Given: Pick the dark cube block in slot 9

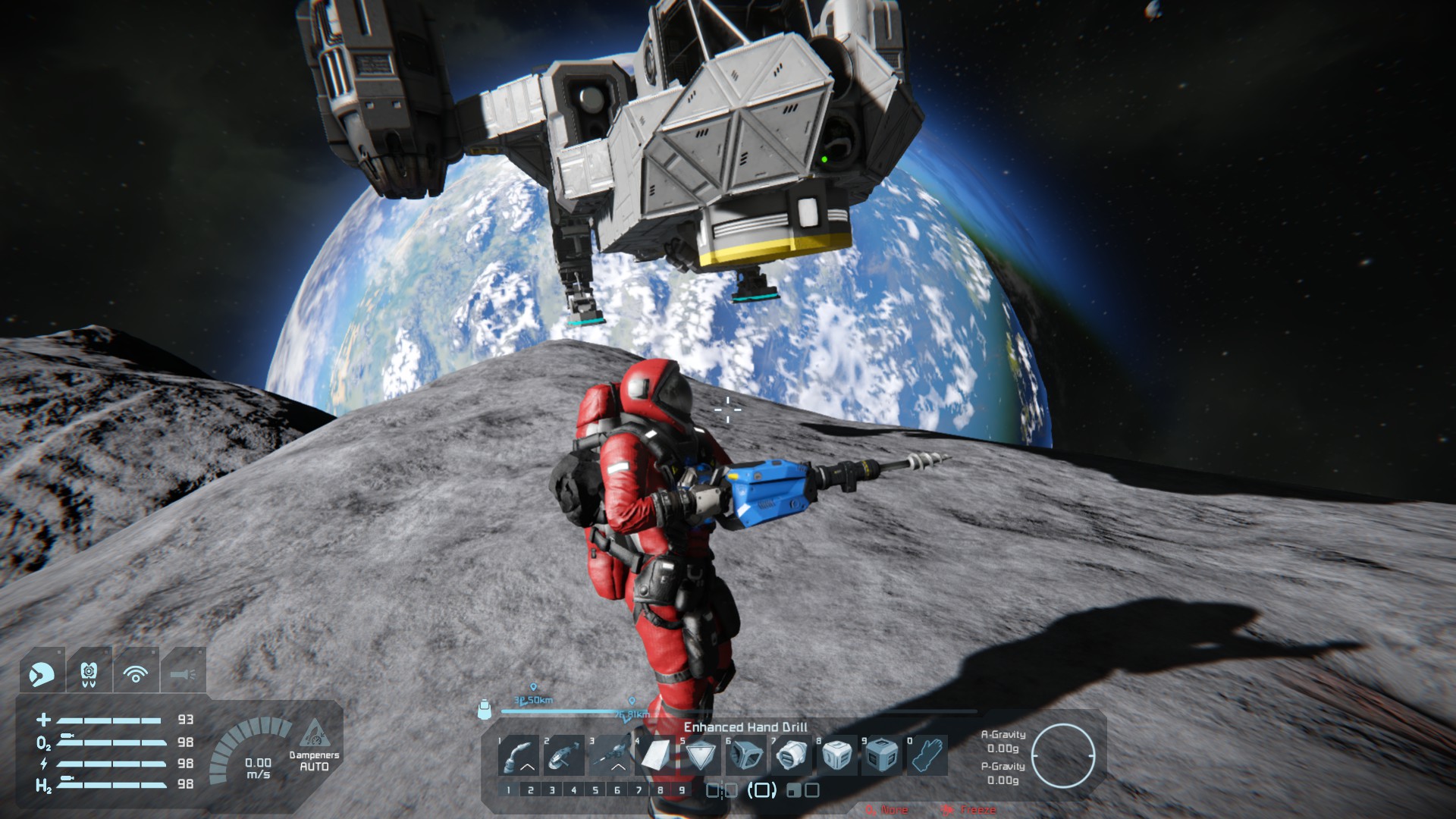Looking at the screenshot, I should click(882, 755).
